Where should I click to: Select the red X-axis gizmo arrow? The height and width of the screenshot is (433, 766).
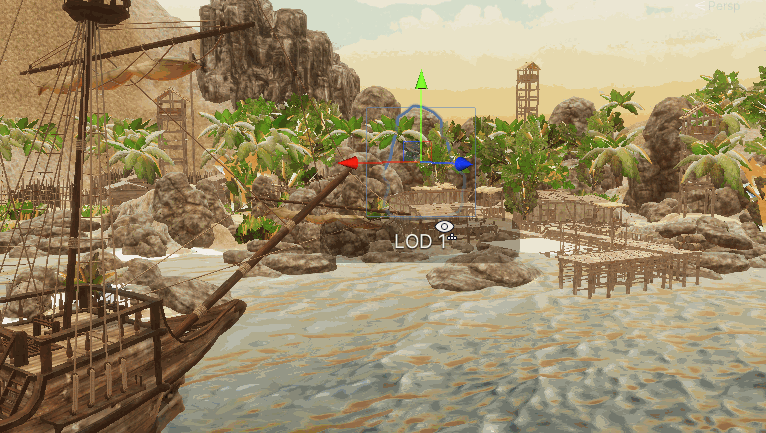(x=348, y=162)
